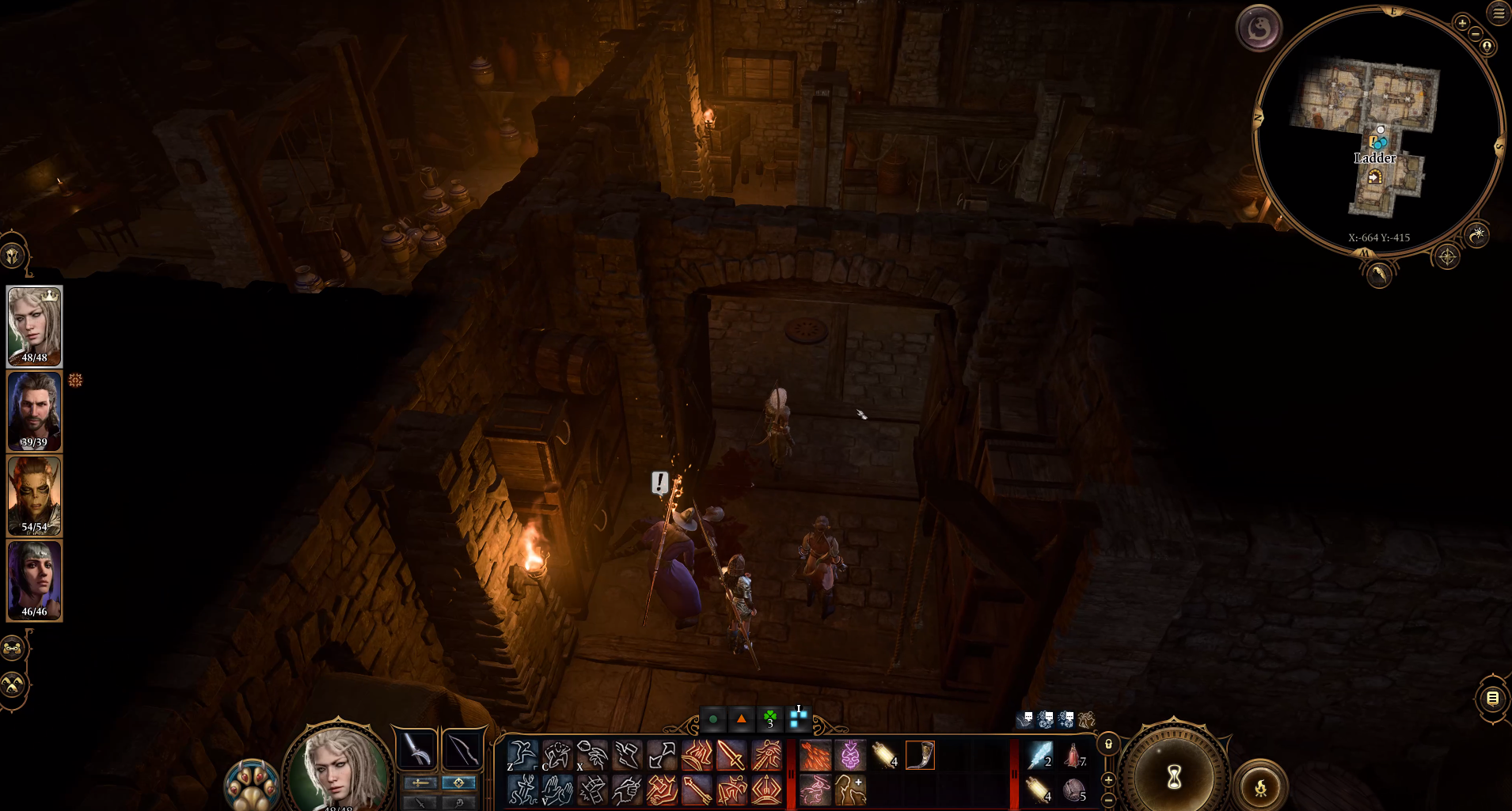Zoom out the minimap
This screenshot has width=1512, height=811.
click(x=1476, y=34)
